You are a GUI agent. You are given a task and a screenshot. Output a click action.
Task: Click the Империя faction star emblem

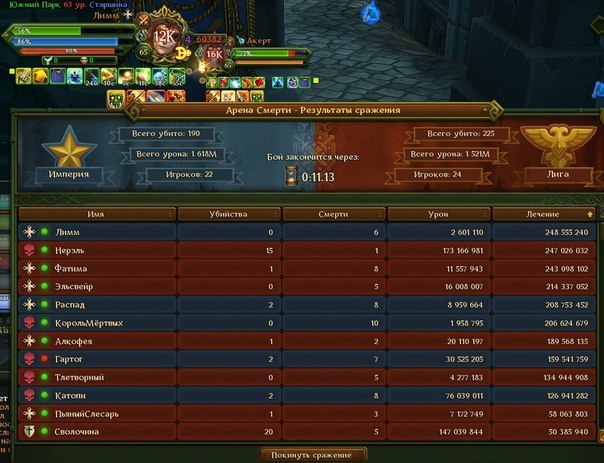tap(68, 148)
